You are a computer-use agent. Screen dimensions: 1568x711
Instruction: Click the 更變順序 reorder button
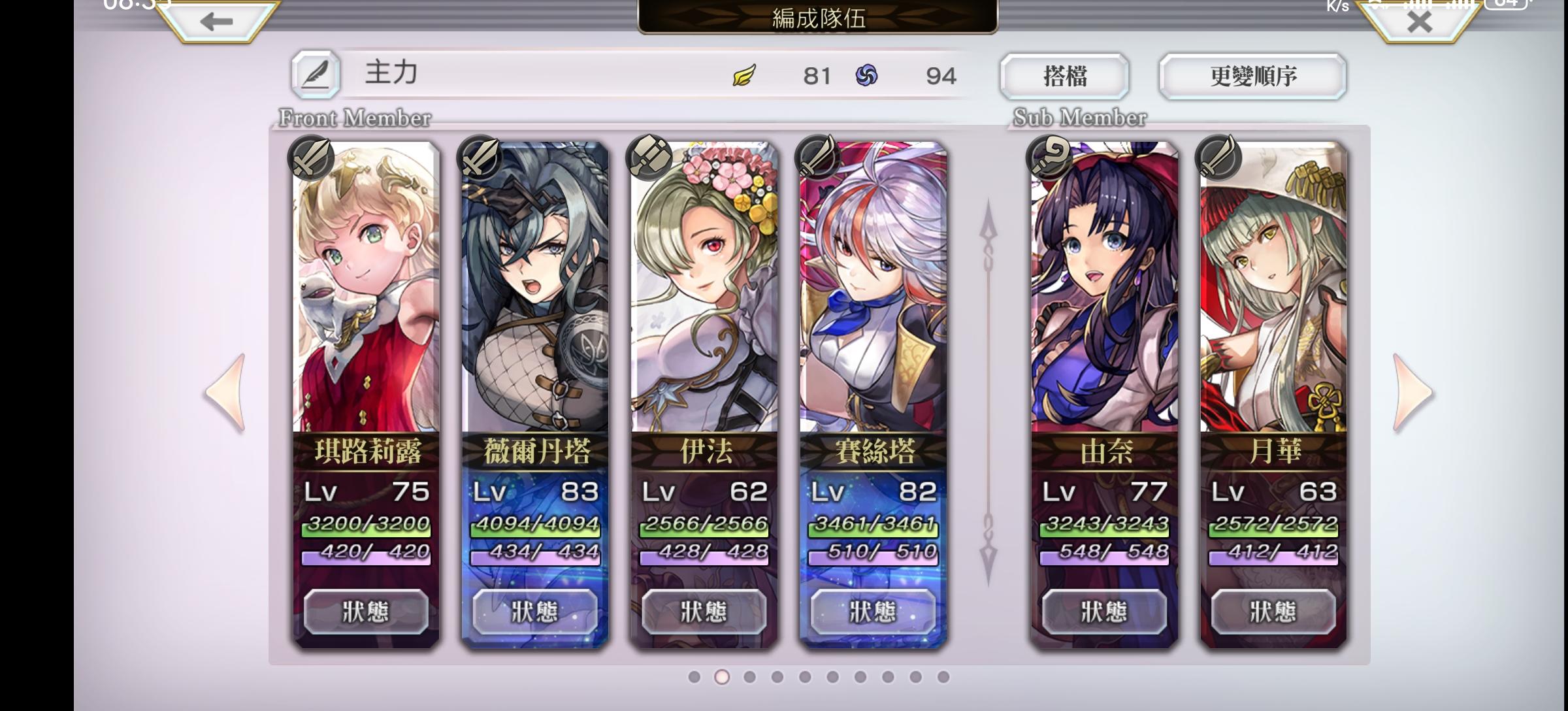point(1252,76)
